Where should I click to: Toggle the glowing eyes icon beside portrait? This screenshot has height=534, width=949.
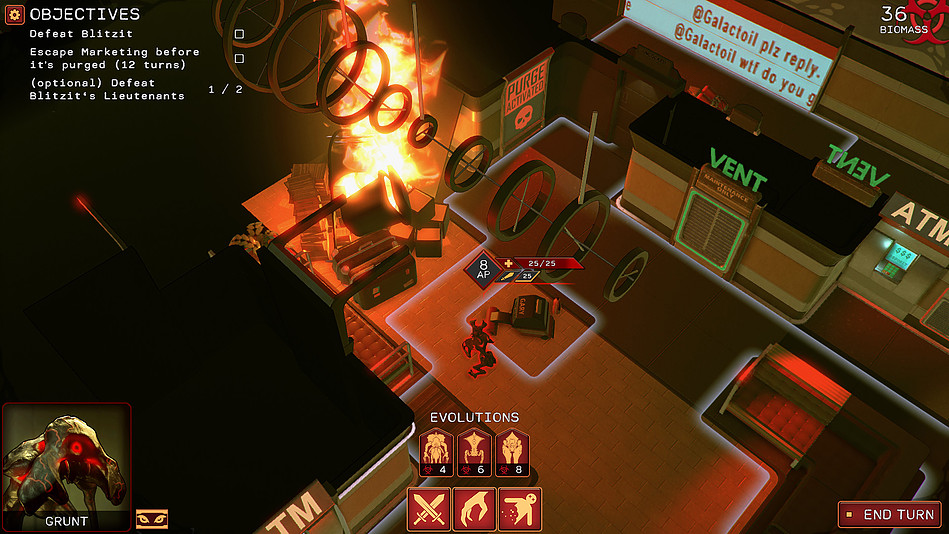tap(152, 519)
